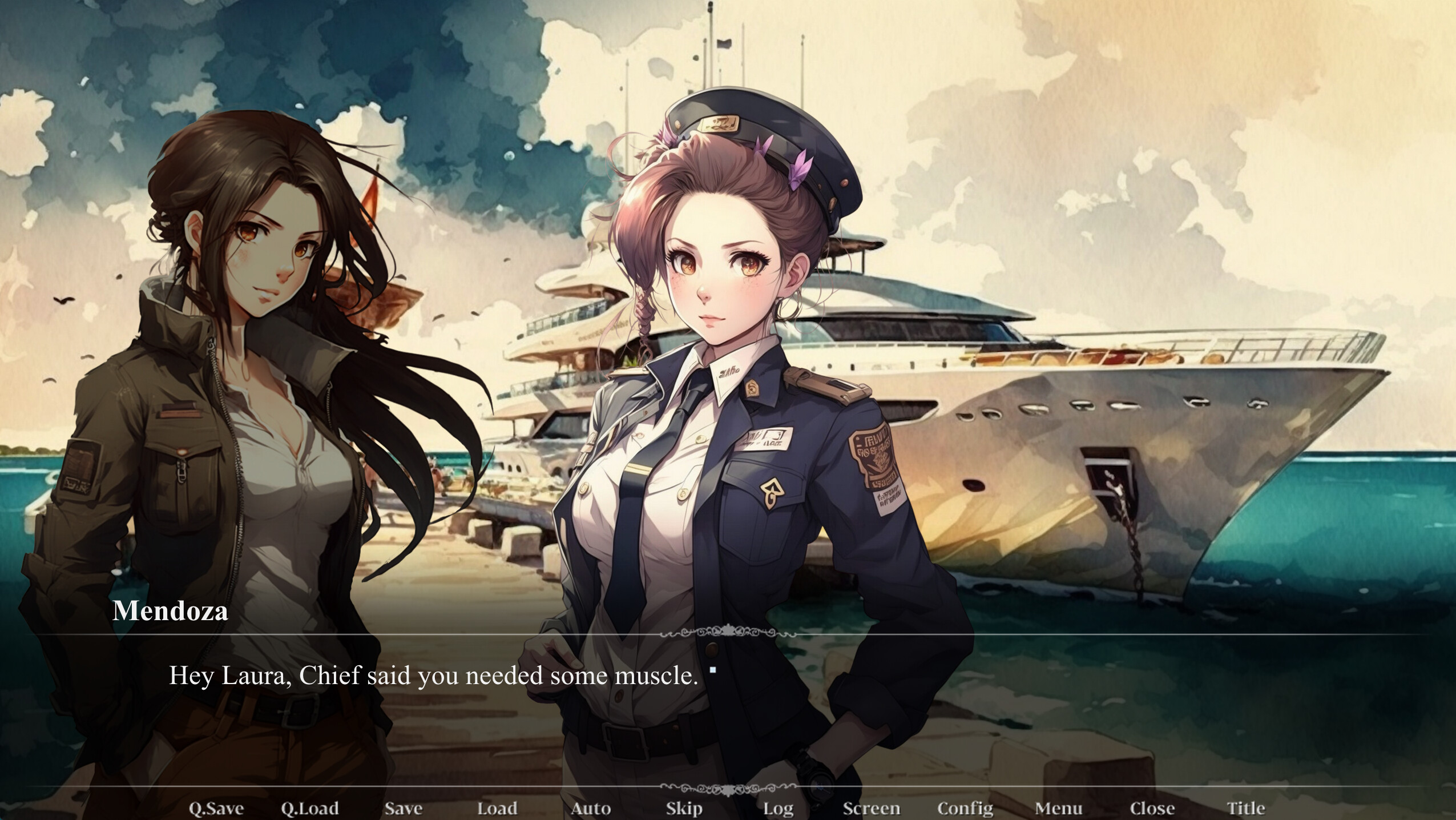Open the Save screen
Image resolution: width=1456 pixels, height=820 pixels.
(x=404, y=807)
